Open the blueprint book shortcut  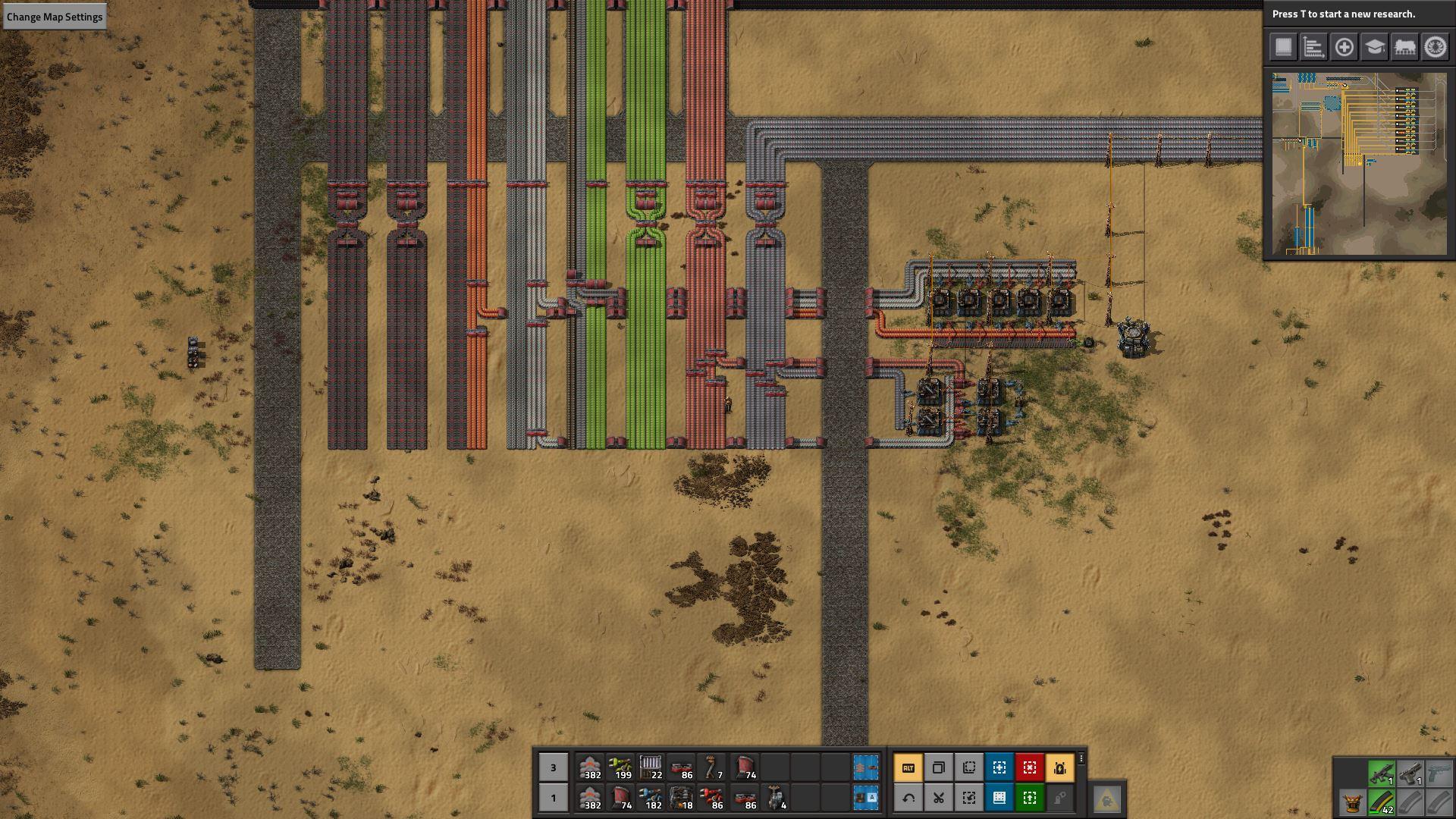(999, 798)
